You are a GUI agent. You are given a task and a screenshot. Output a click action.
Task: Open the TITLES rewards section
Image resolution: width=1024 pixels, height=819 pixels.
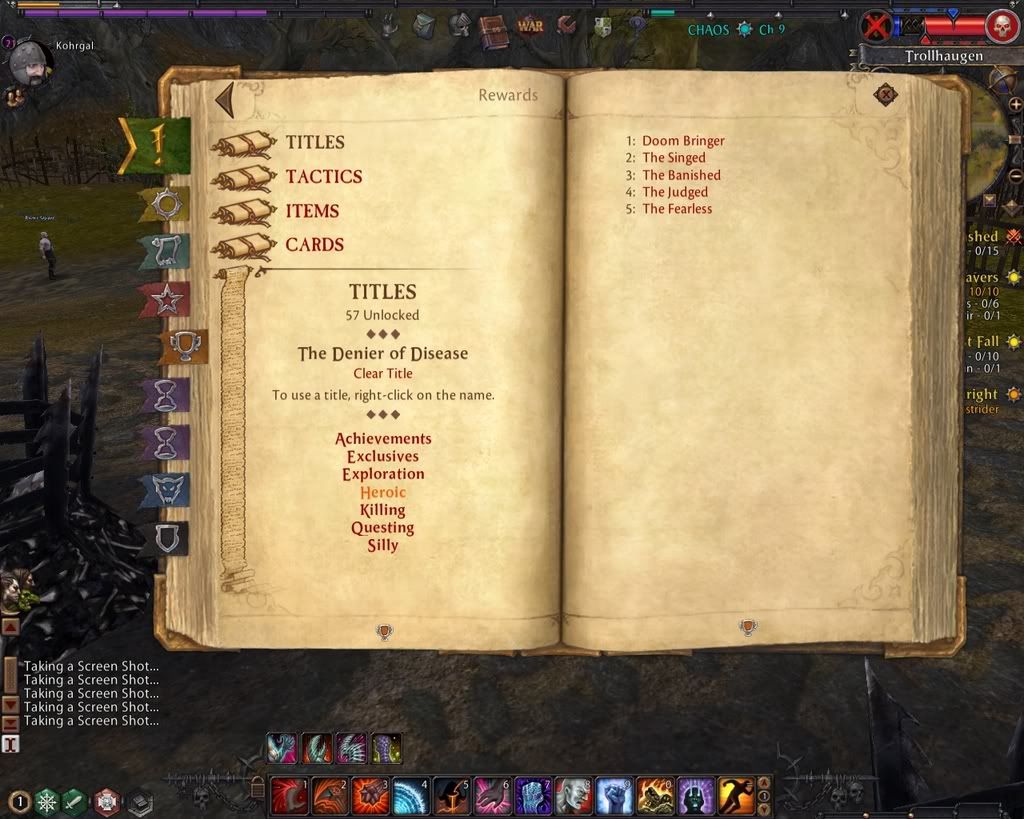tap(314, 143)
